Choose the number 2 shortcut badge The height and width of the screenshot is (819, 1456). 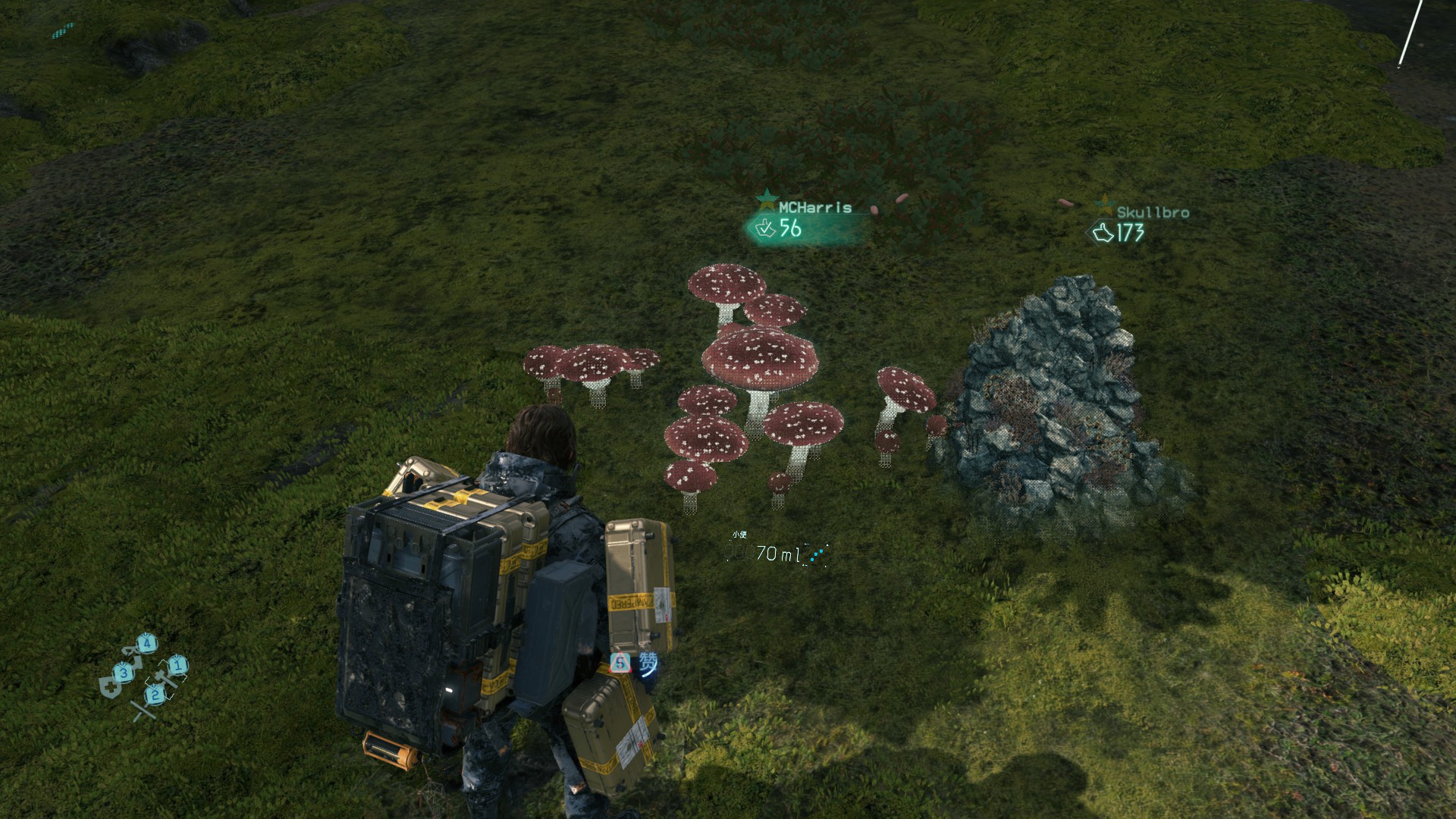155,694
